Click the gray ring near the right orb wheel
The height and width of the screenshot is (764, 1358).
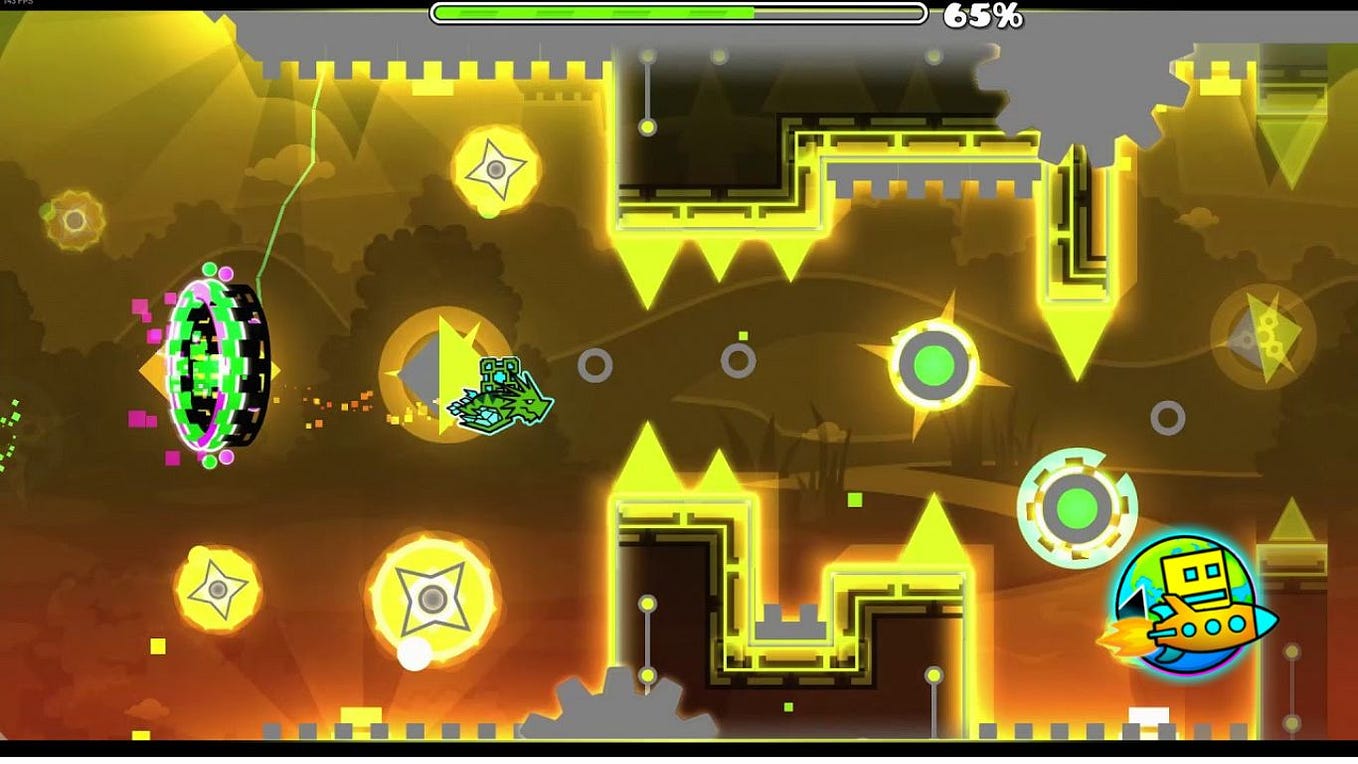pos(1167,417)
